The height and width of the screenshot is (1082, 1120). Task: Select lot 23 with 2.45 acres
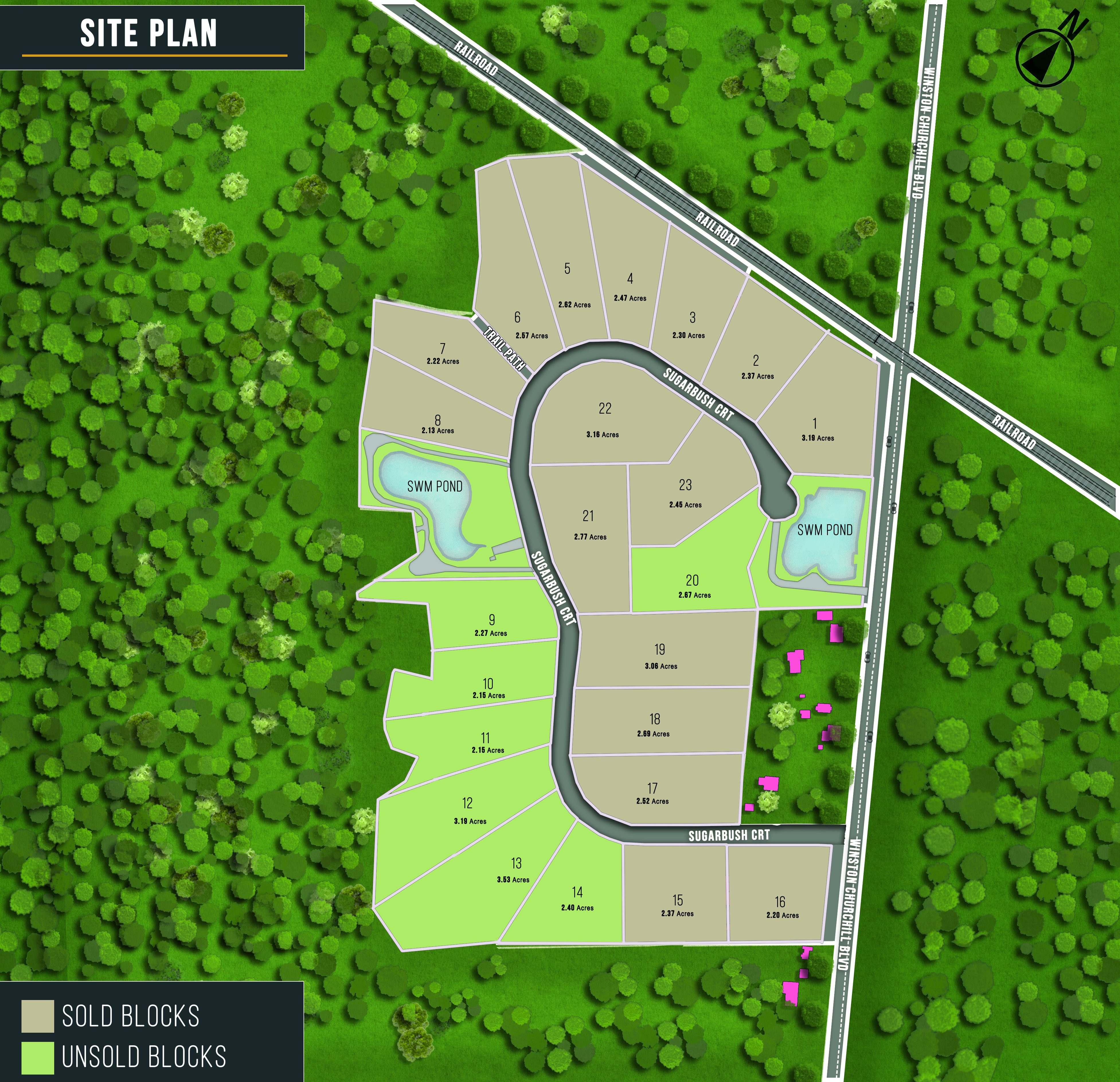point(685,492)
